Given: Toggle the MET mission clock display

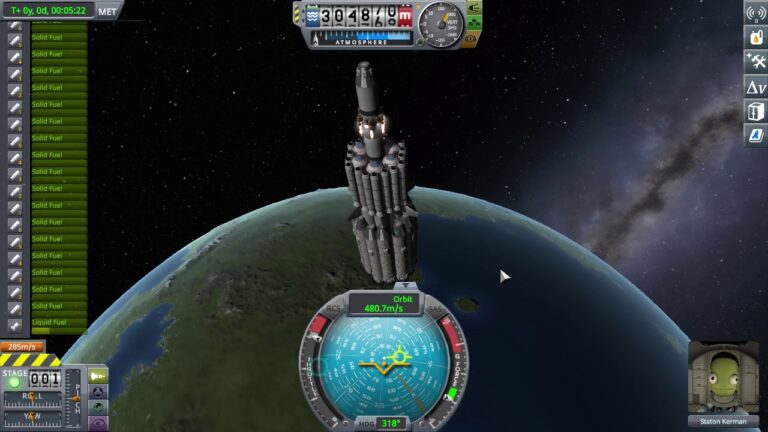Looking at the screenshot, I should [107, 10].
